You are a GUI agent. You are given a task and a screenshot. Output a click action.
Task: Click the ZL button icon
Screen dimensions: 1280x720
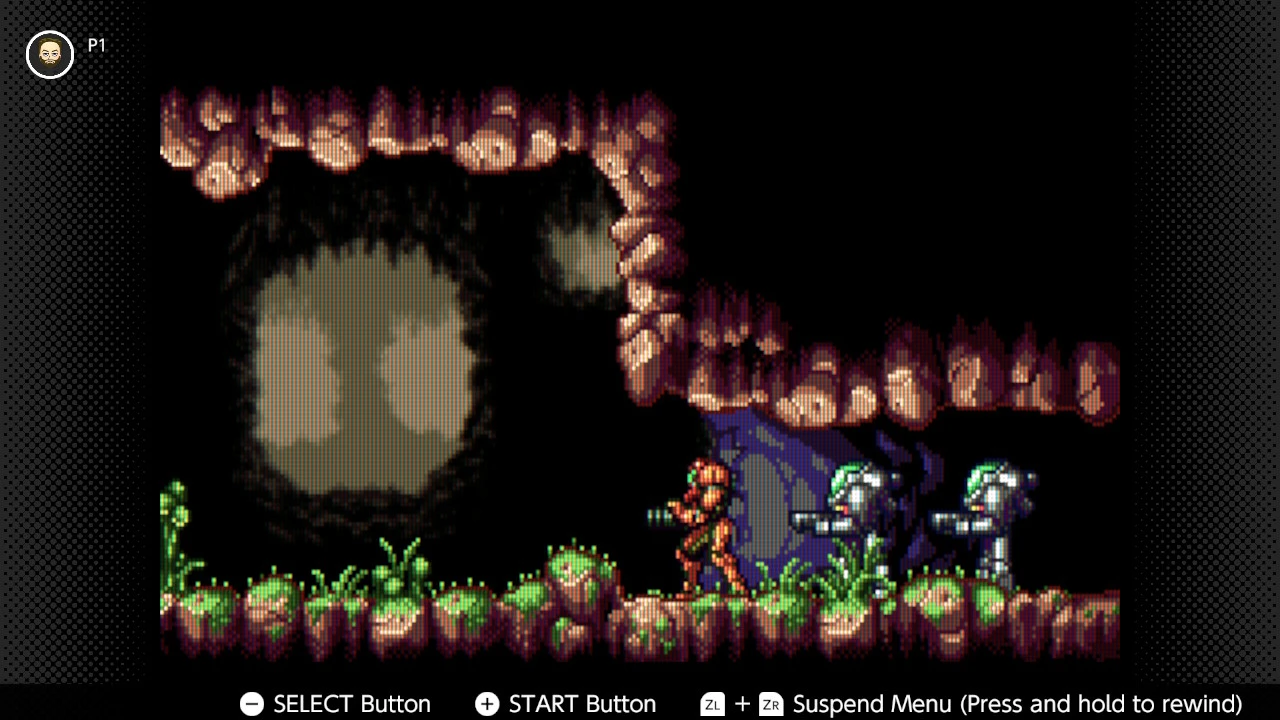tap(712, 704)
